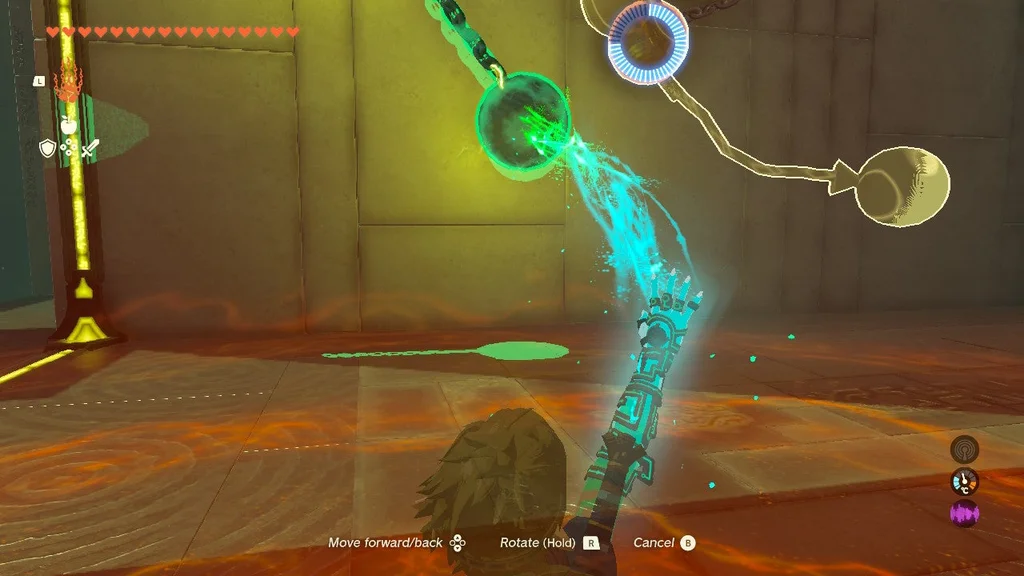
Task: Select the orange Ultrahand ability icon
Action: pyautogui.click(x=67, y=83)
